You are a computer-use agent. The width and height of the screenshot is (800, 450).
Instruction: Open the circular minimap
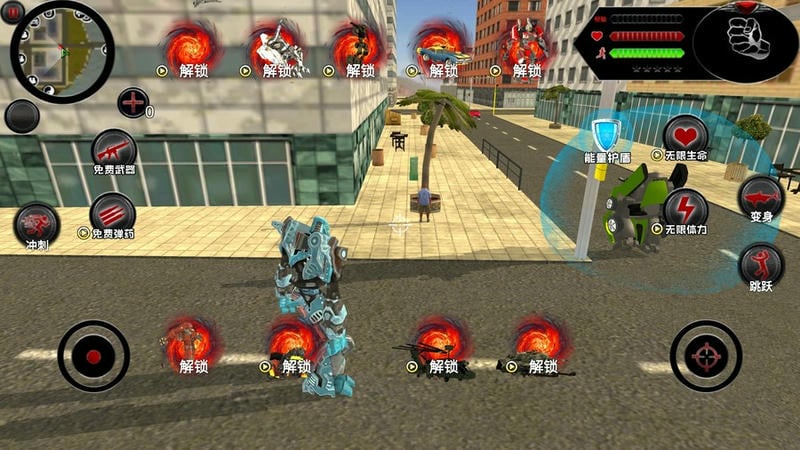pyautogui.click(x=62, y=52)
